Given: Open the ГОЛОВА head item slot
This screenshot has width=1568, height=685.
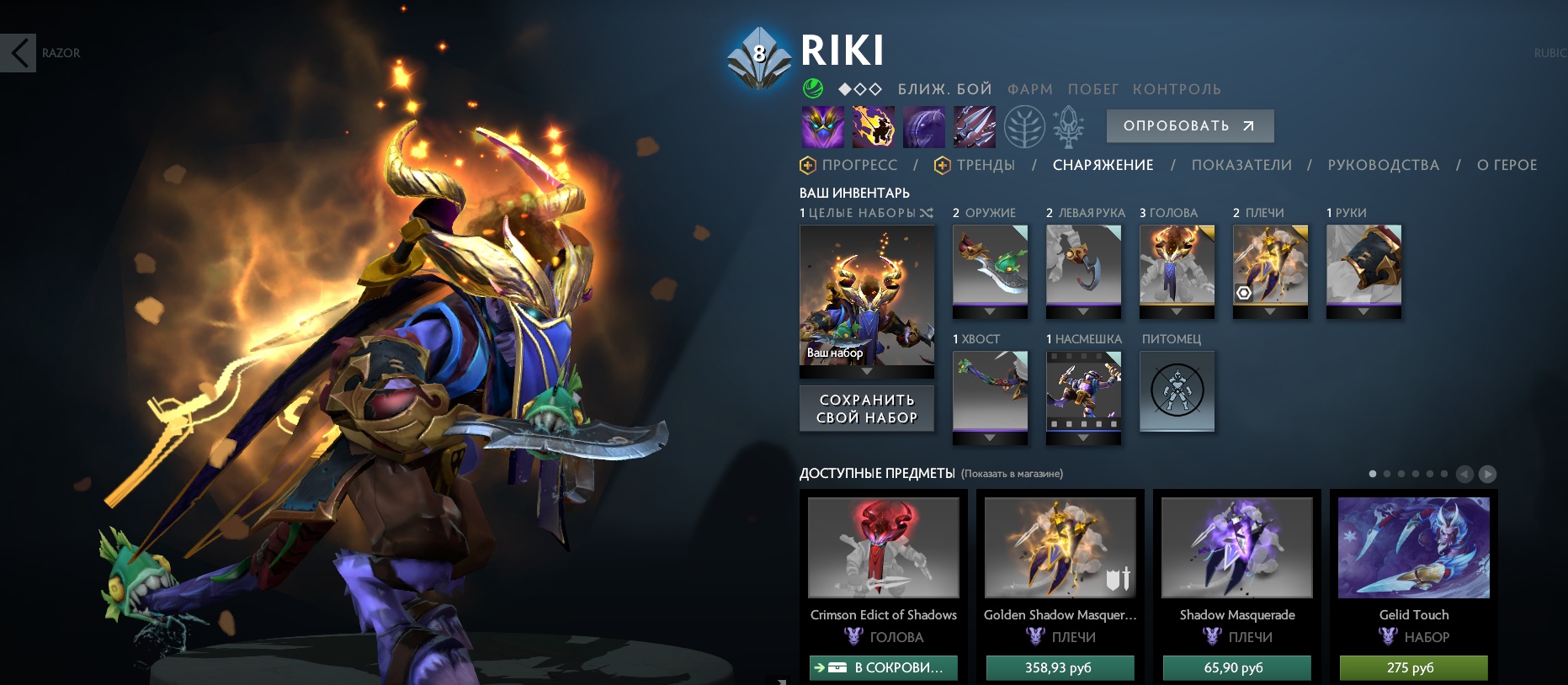Looking at the screenshot, I should point(1177,266).
